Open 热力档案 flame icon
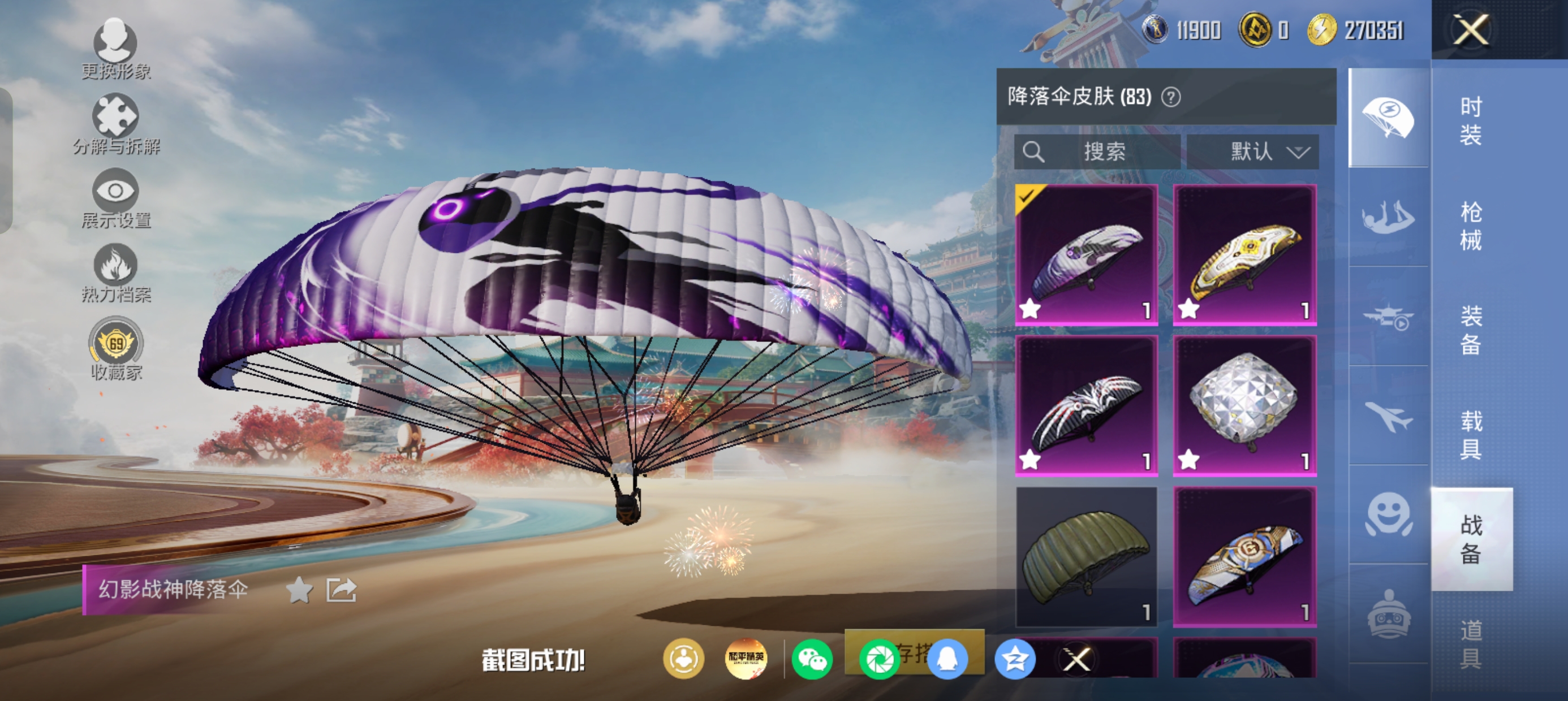Image resolution: width=1568 pixels, height=701 pixels. (115, 272)
